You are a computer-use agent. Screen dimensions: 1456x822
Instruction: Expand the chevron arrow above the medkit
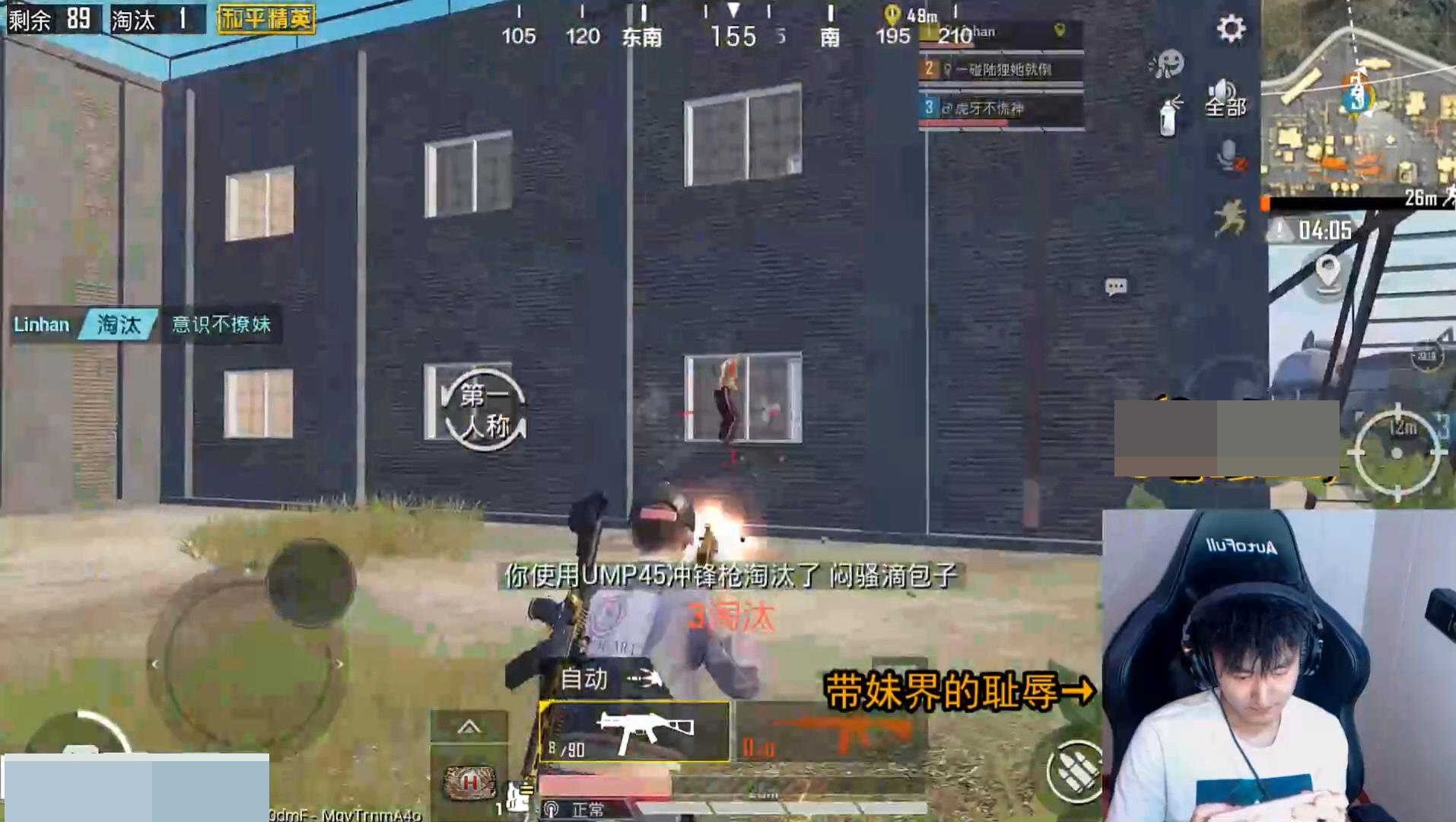pyautogui.click(x=469, y=727)
